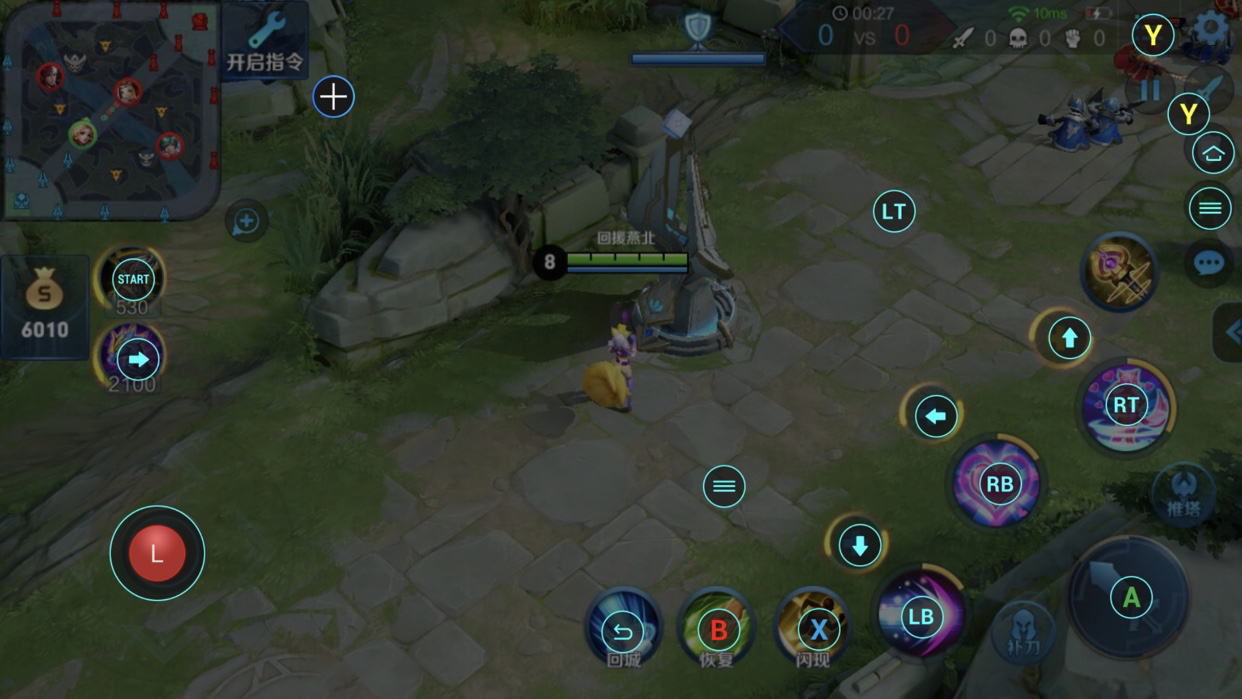Screen dimensions: 1242x699
Task: Select the 推塔 push tower button
Action: [1183, 493]
